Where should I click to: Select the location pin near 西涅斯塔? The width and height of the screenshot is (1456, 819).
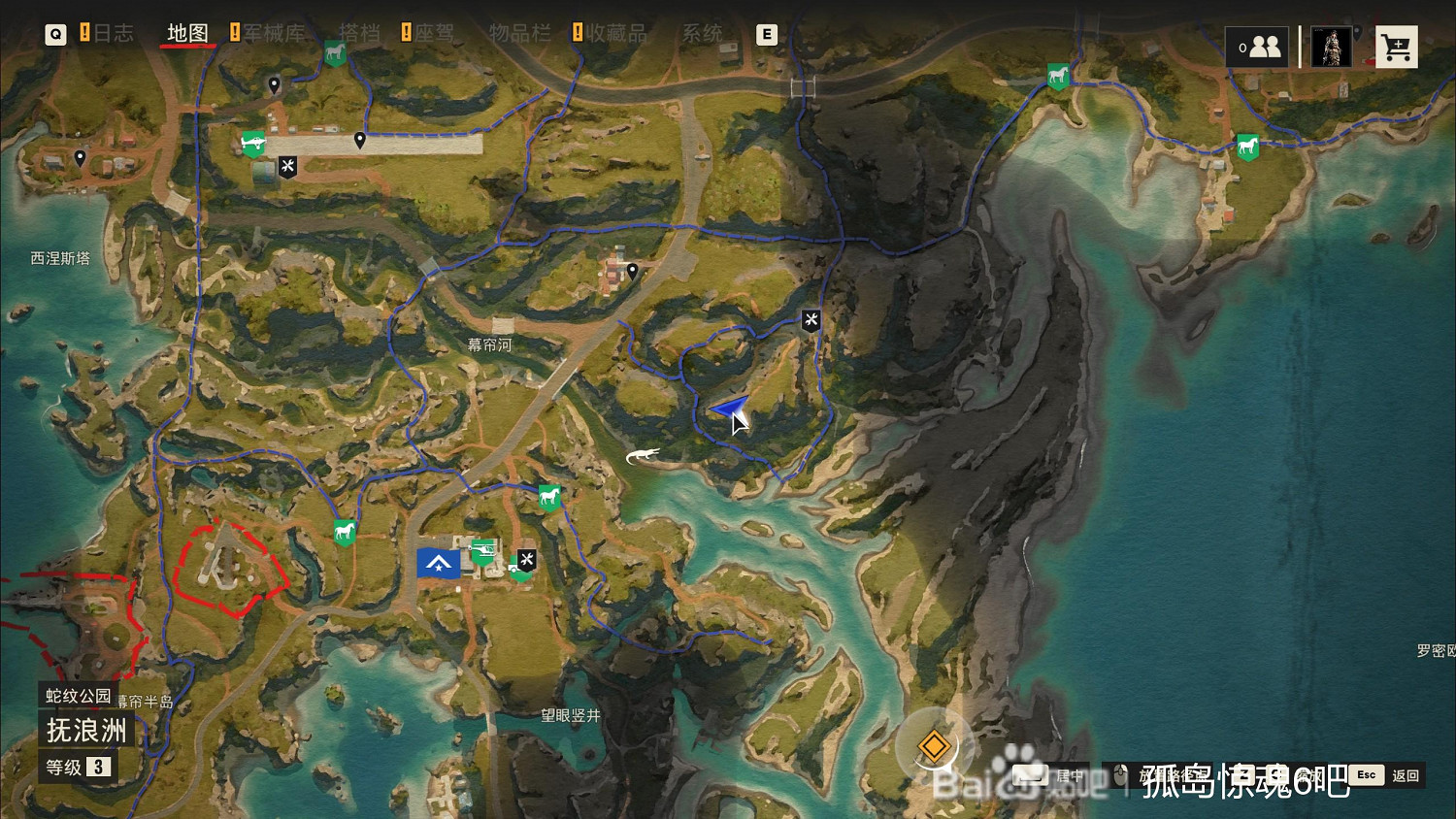click(x=79, y=157)
